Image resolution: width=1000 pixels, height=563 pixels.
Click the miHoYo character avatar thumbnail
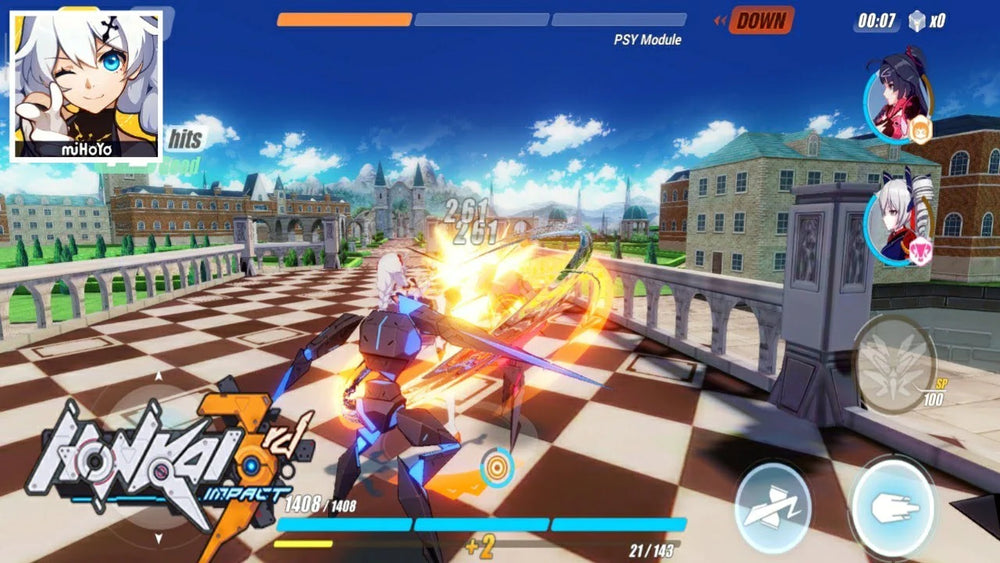pos(85,85)
